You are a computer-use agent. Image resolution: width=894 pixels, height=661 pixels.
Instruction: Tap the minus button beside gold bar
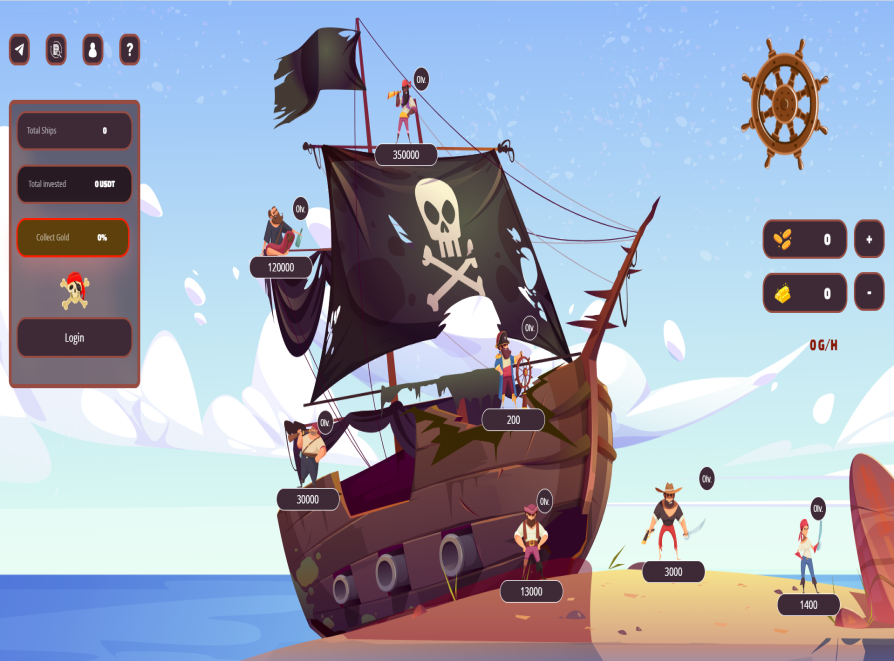pos(869,292)
